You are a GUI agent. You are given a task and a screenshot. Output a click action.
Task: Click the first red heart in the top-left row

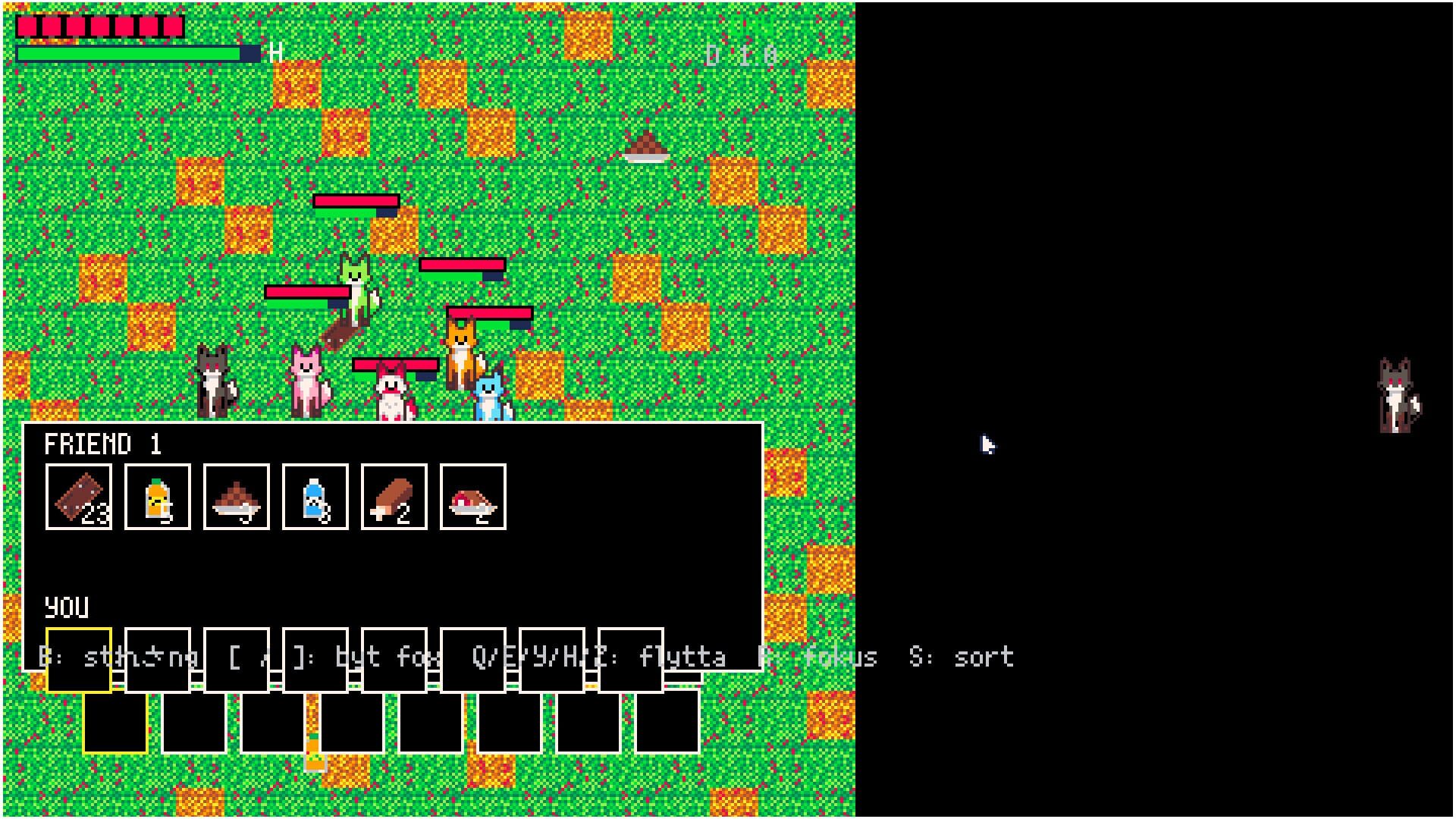[x=28, y=27]
